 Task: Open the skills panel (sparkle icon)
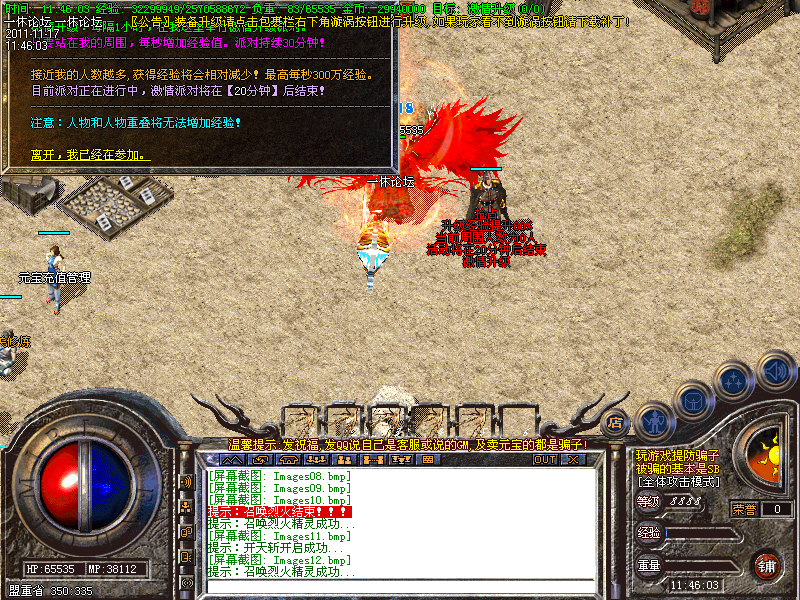click(735, 381)
